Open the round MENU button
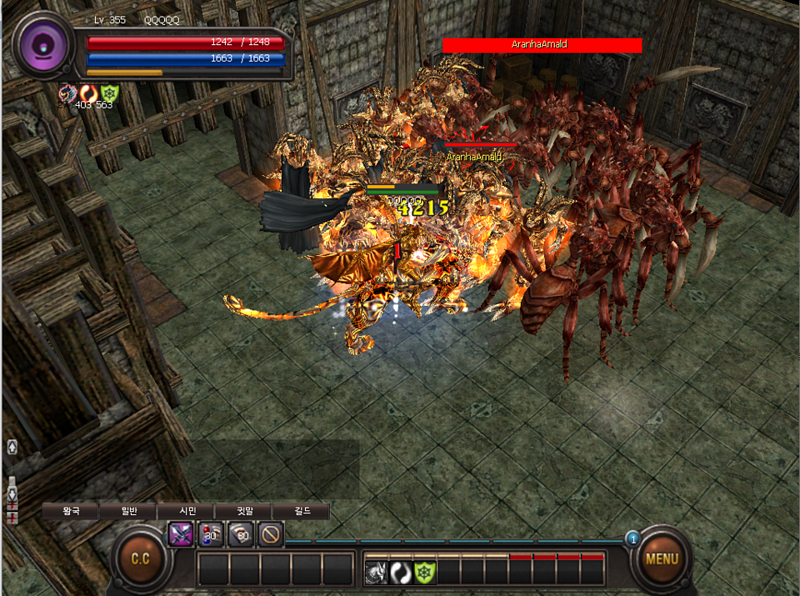Viewport: 800px width, 596px height. point(661,558)
